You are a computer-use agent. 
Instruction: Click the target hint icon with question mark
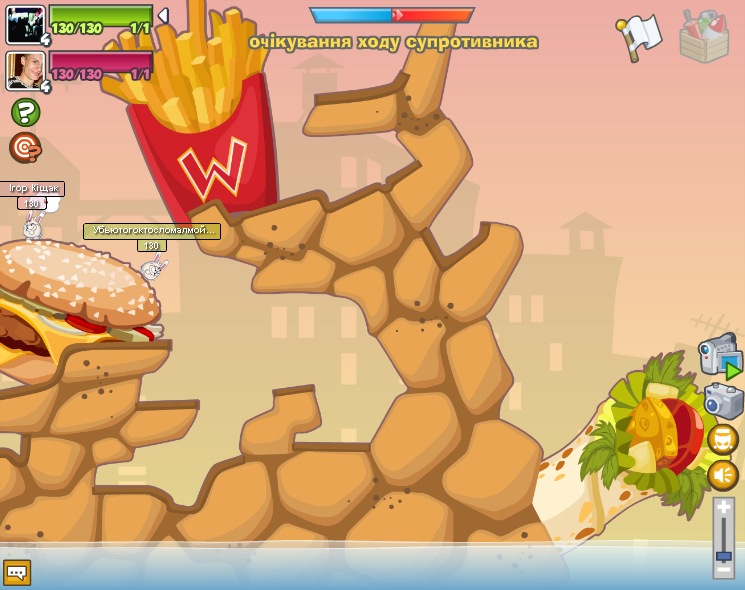(26, 148)
